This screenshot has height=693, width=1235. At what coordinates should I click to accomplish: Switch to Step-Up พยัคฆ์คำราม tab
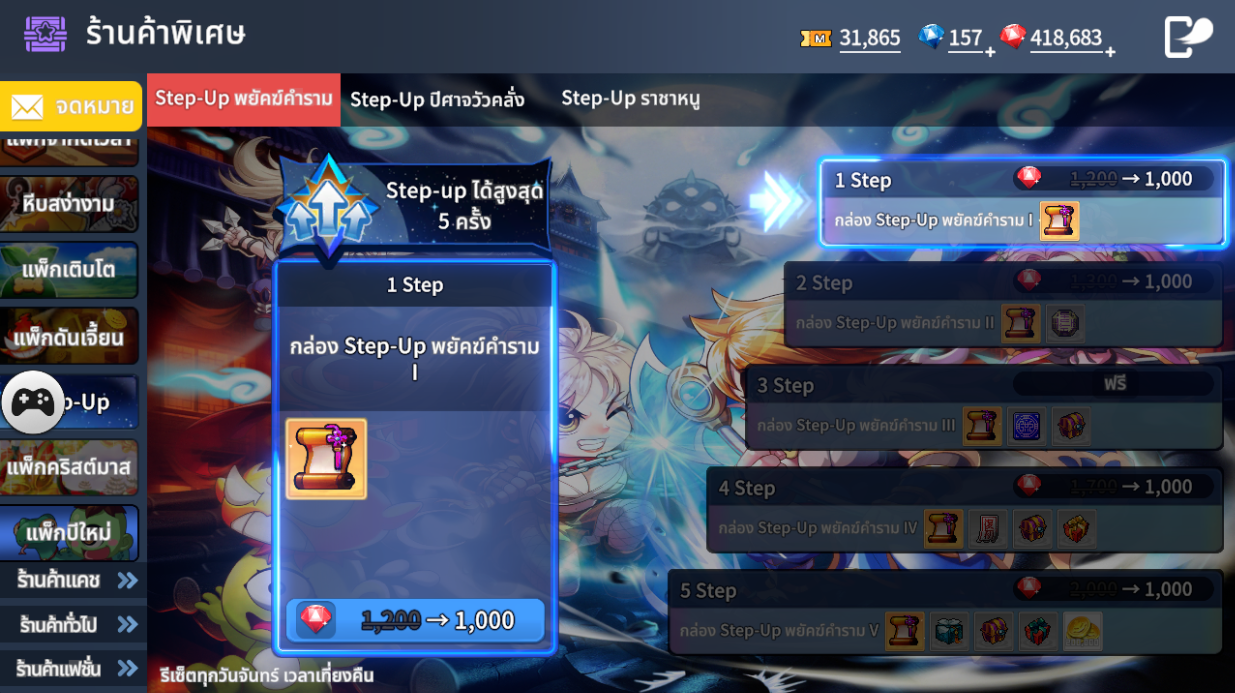243,99
